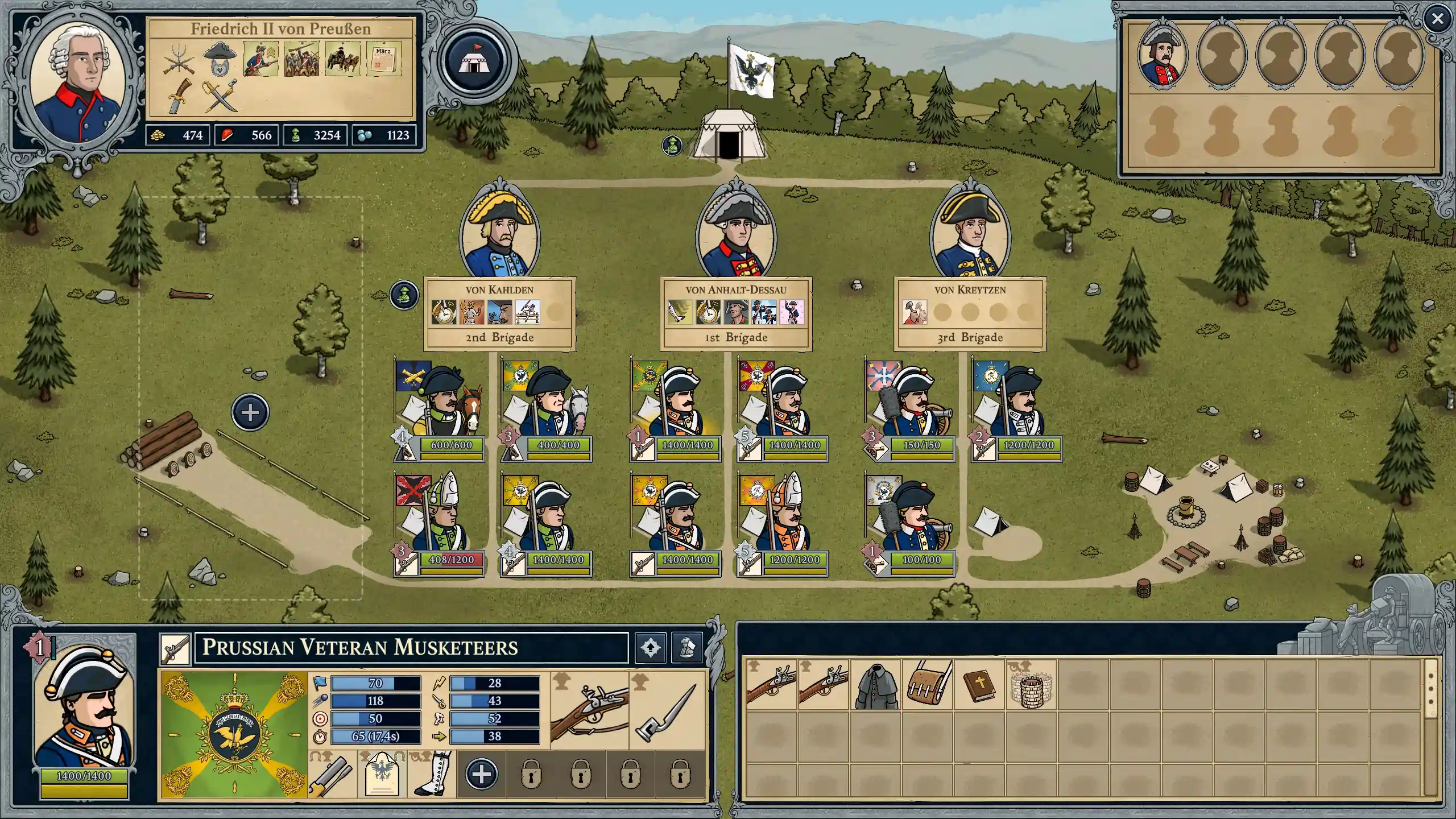Select the crossed muskets icon on Friedrich's panel
The height and width of the screenshot is (819, 1456).
178,59
